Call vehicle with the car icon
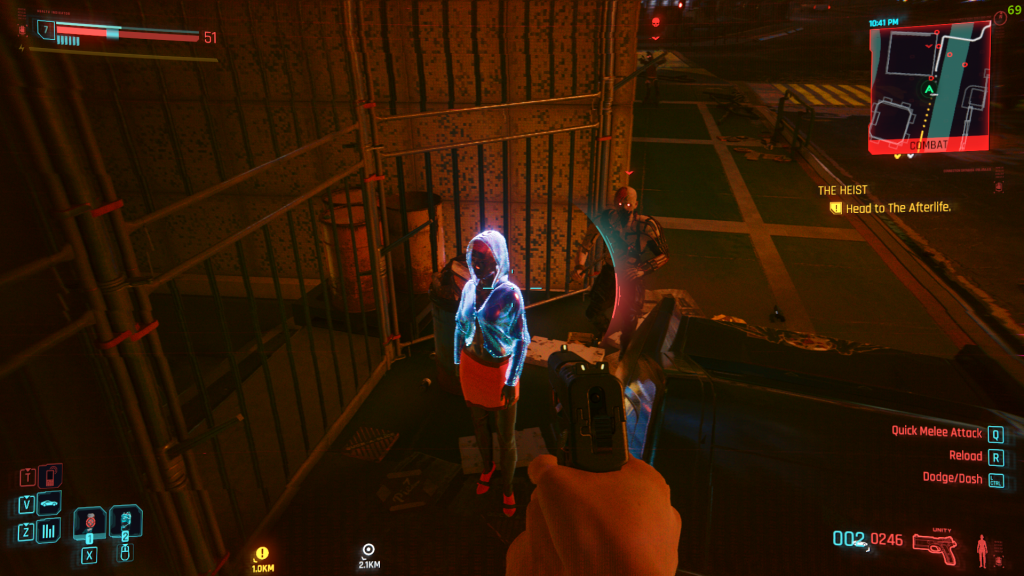 (49, 502)
